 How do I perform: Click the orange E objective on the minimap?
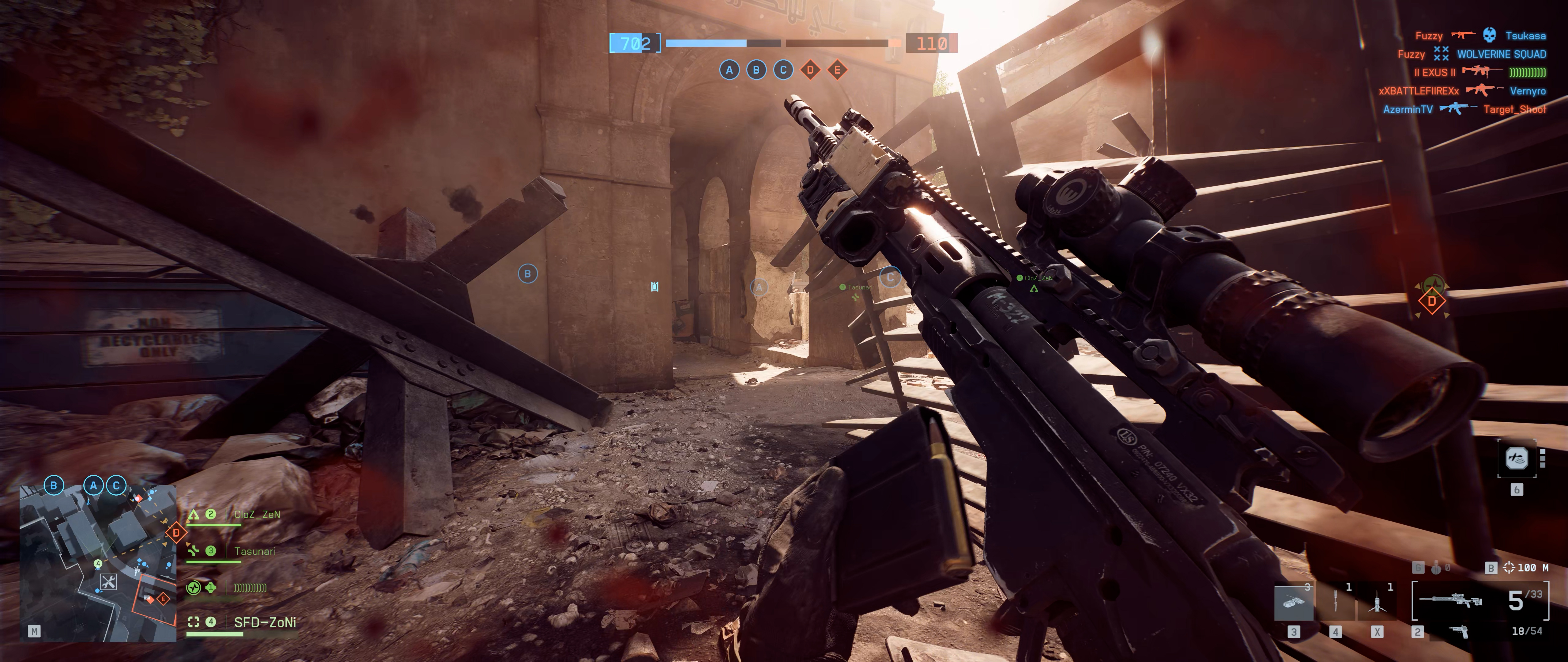click(x=163, y=599)
